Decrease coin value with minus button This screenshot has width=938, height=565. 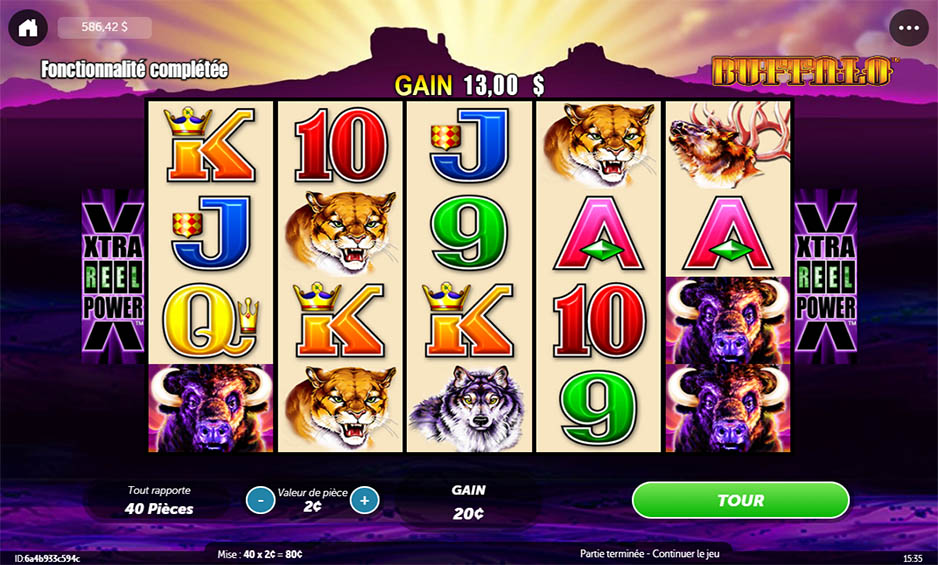(260, 500)
